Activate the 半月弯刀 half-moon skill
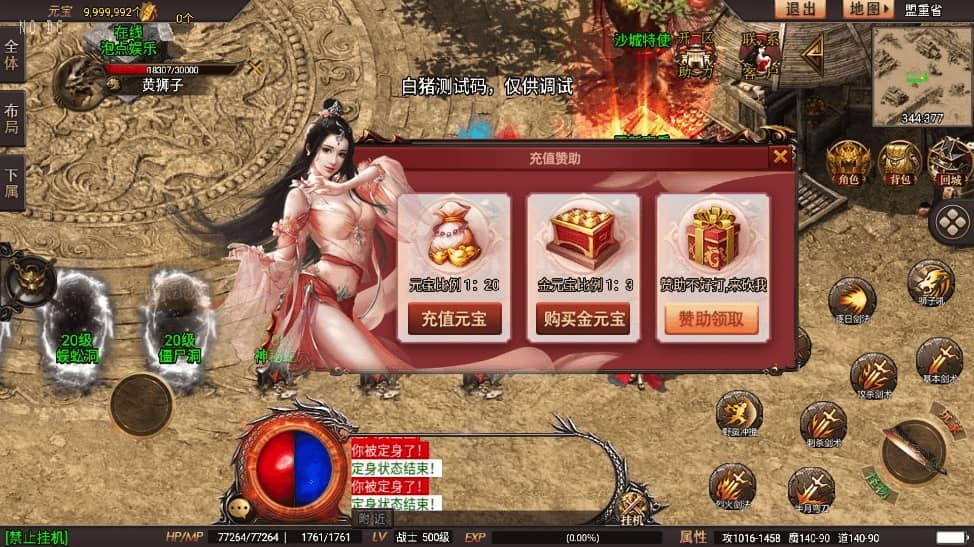974x547 pixels. [x=811, y=489]
